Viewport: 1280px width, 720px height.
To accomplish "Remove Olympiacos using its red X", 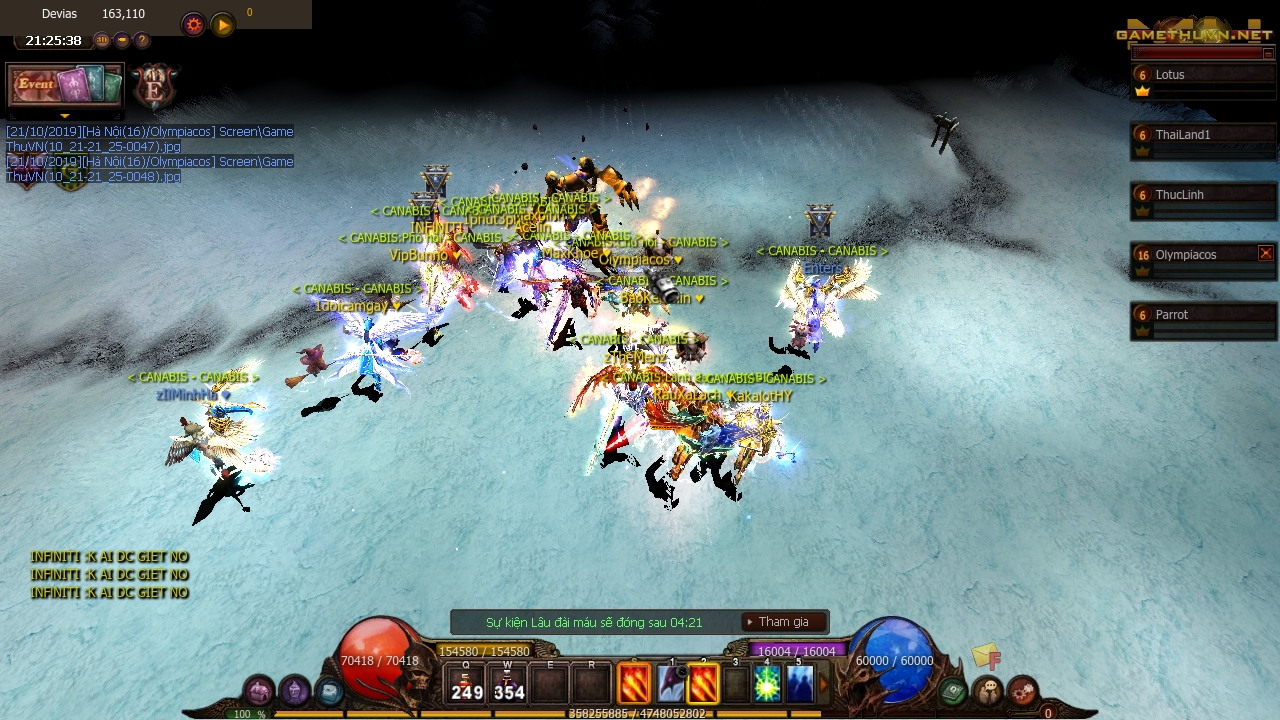I will pos(1266,253).
